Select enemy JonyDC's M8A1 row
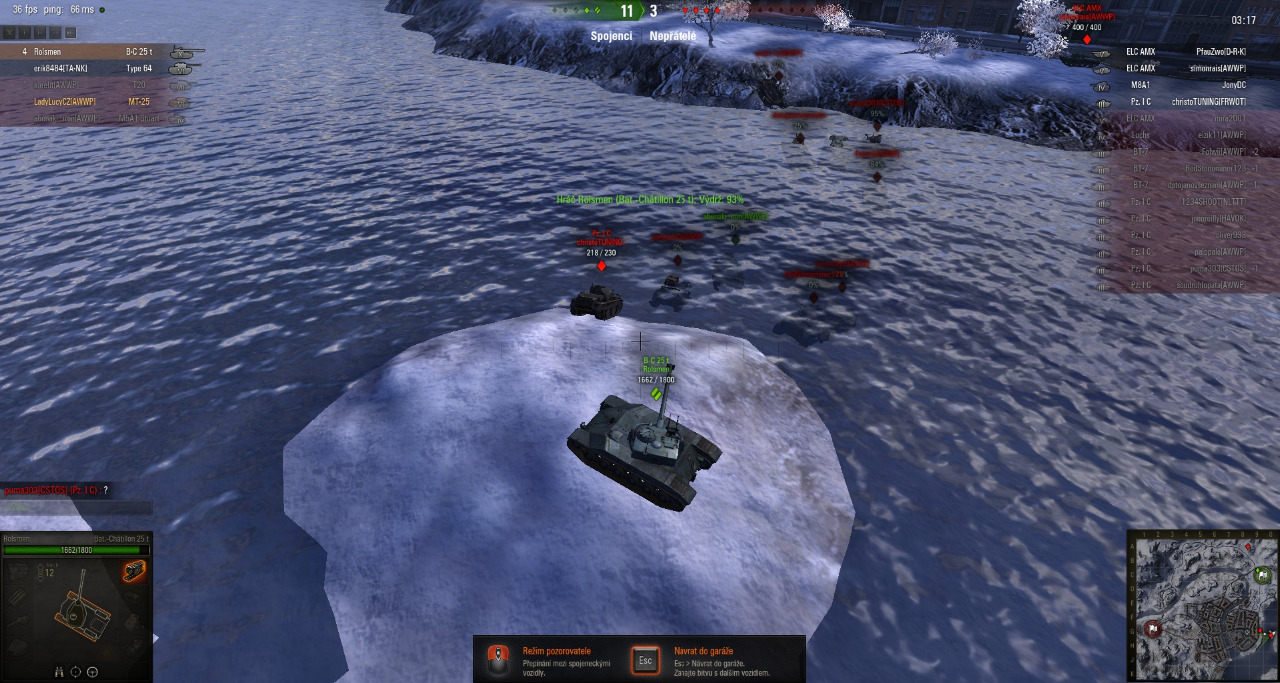 [1180, 85]
